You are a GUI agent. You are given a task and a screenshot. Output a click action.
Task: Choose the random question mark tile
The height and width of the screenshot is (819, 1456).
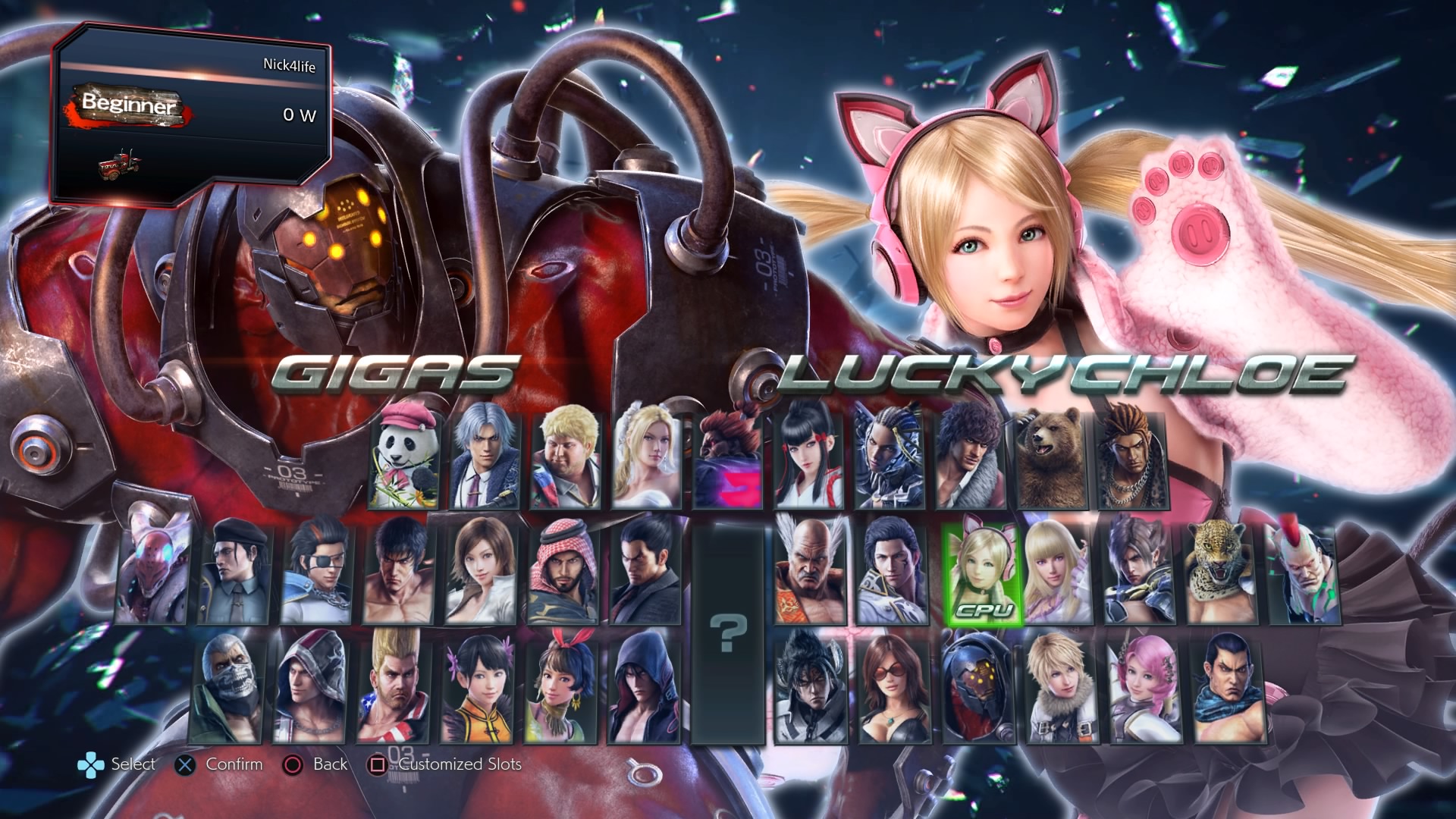click(x=728, y=633)
